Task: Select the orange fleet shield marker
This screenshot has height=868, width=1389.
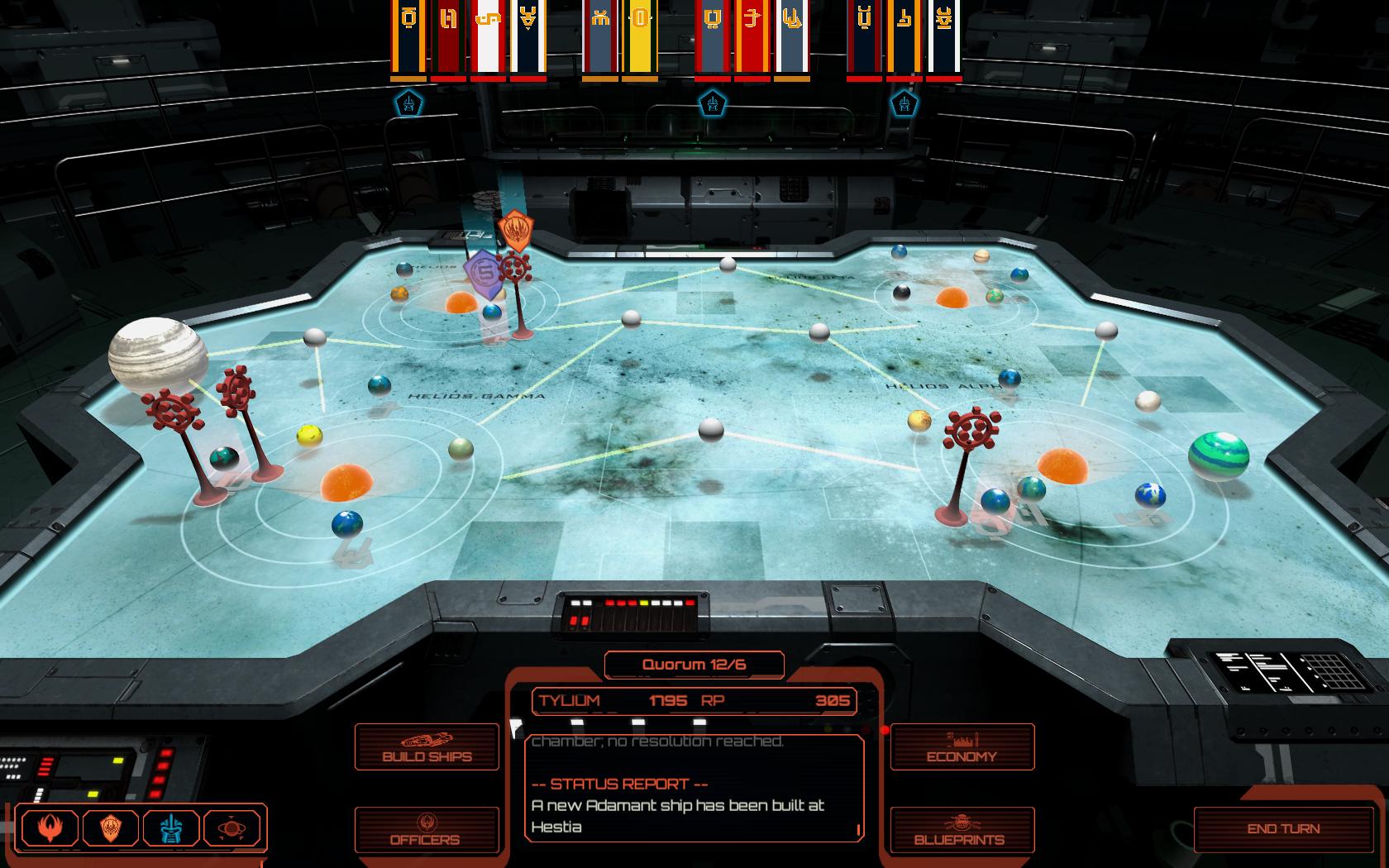Action: (515, 231)
